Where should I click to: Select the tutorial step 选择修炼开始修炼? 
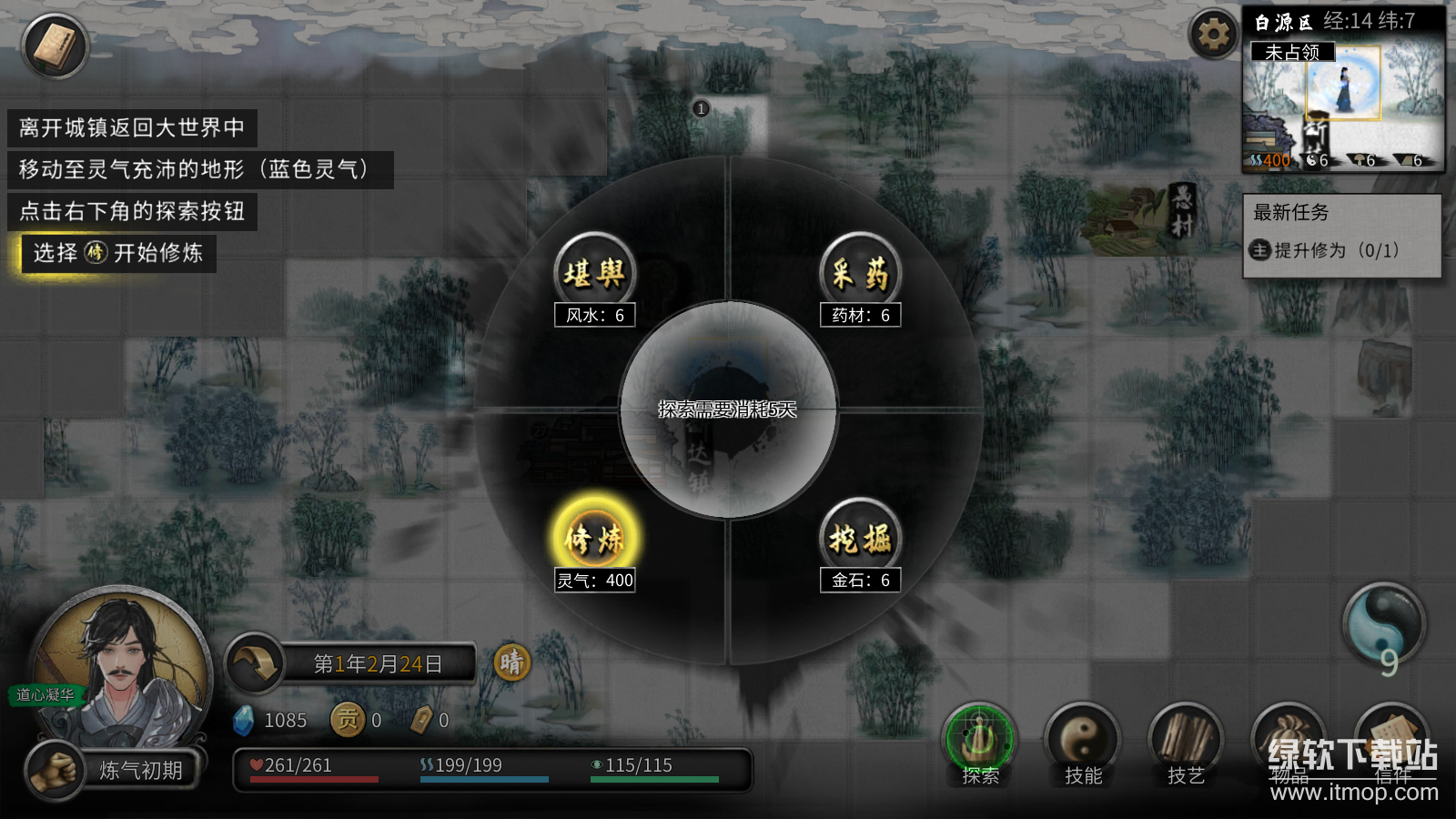click(x=118, y=253)
